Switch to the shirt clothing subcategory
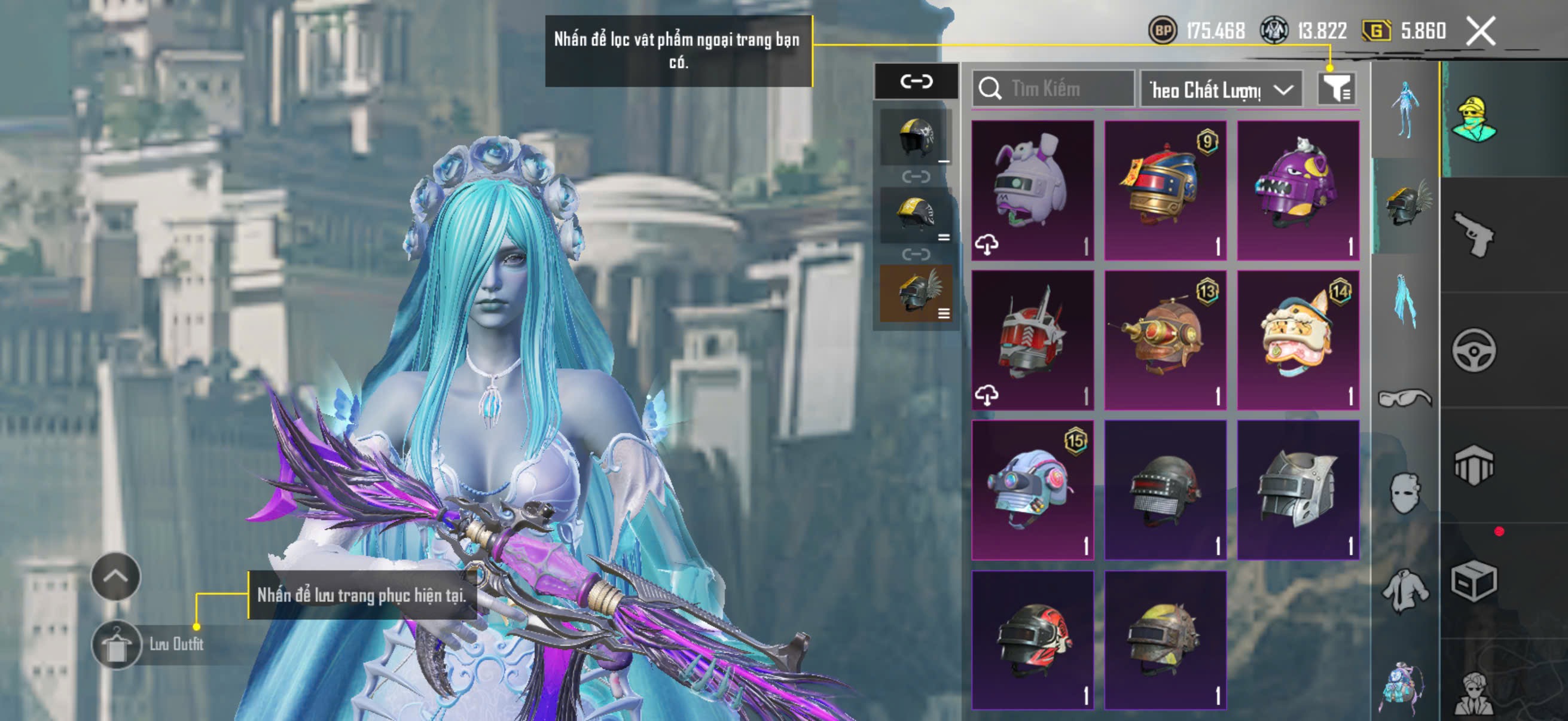Image resolution: width=1568 pixels, height=721 pixels. point(1404,589)
